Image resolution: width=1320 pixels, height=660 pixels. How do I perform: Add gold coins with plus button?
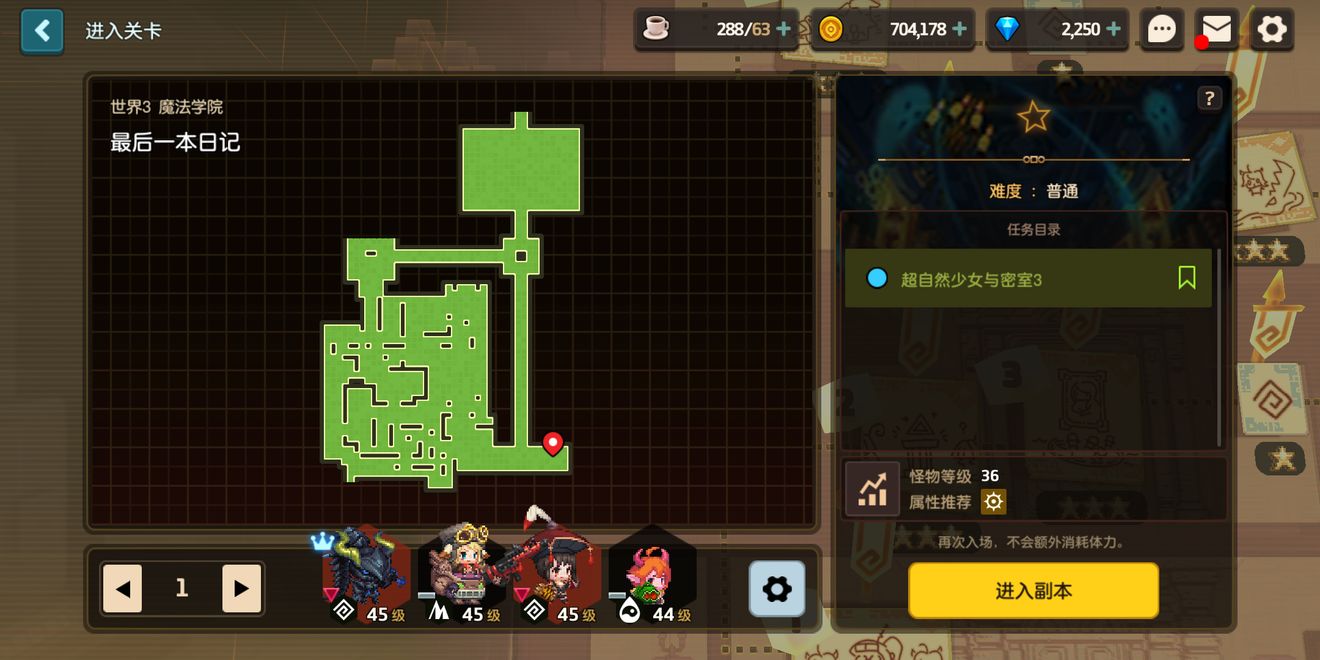point(960,30)
